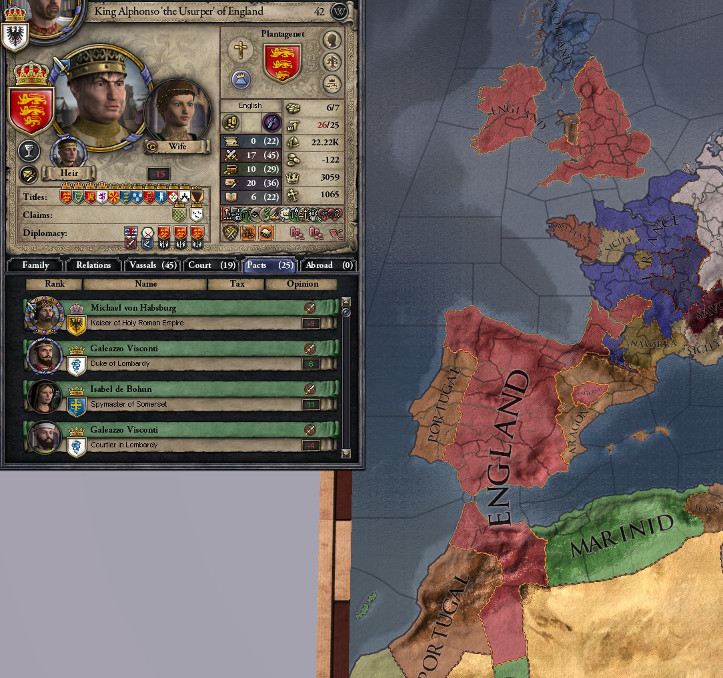
Task: Click the Catholic cross religion icon
Action: point(241,49)
